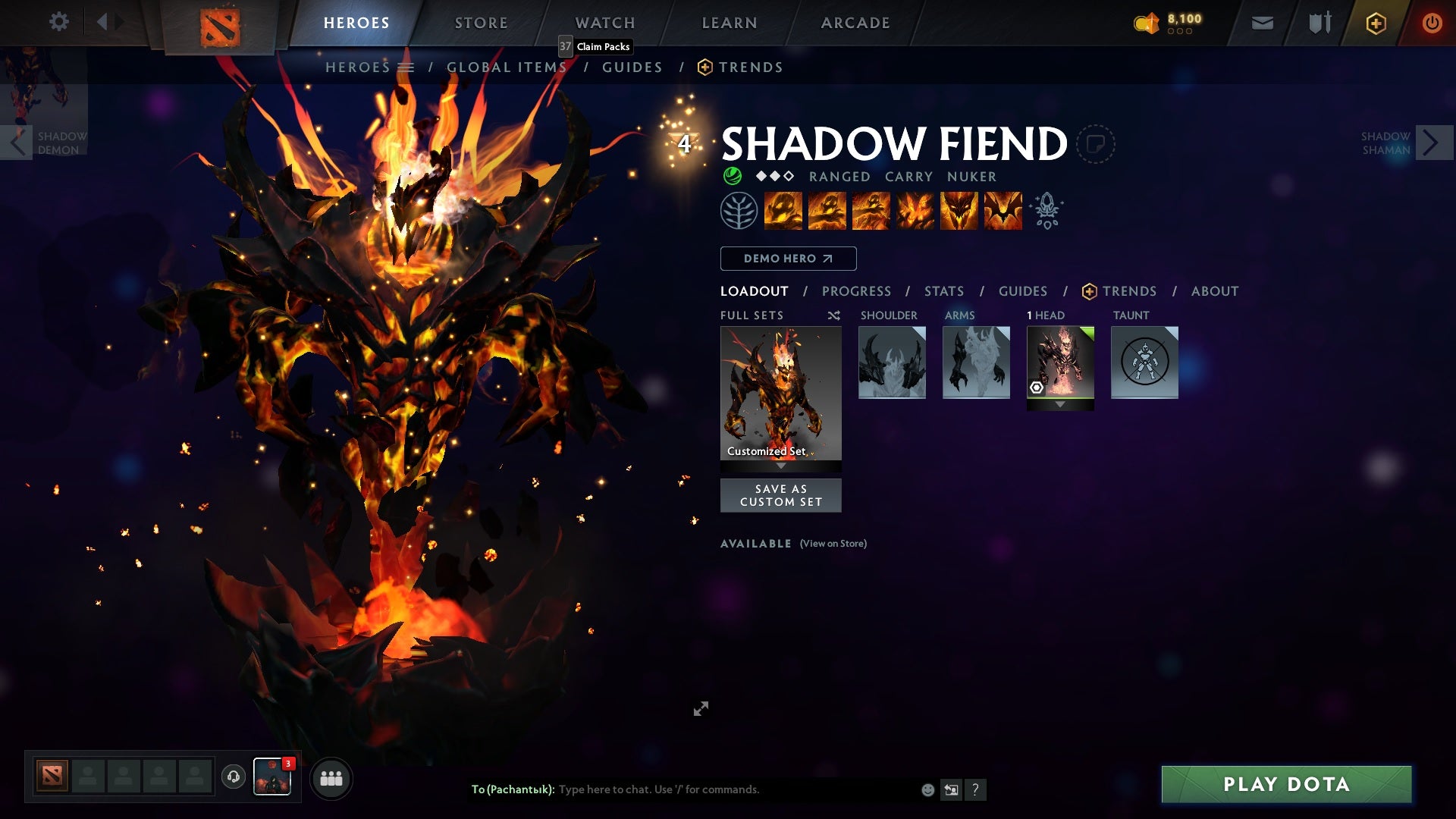Select the Shadowraze ability icon

pyautogui.click(x=785, y=211)
